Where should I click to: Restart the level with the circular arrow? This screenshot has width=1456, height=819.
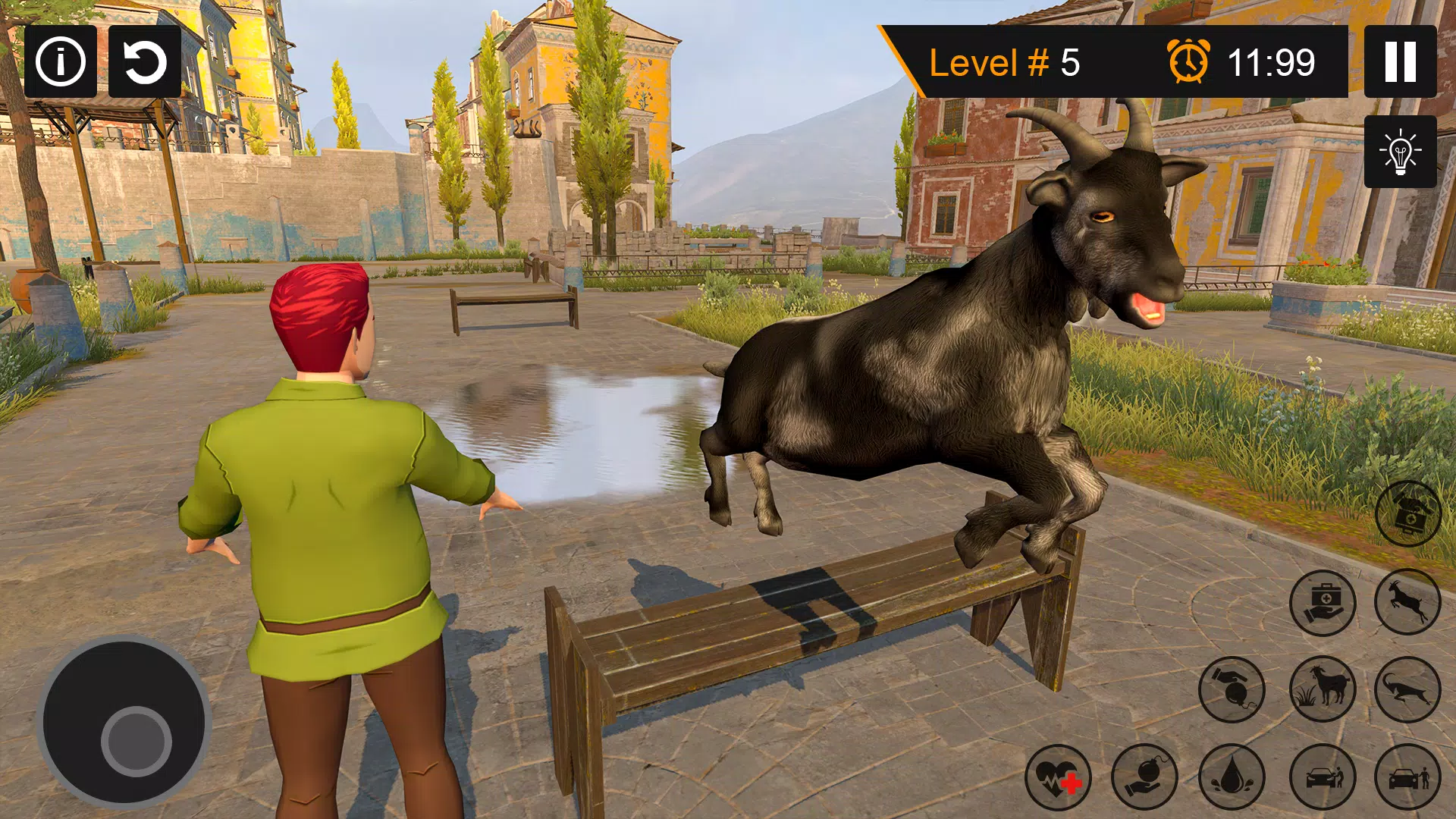[x=145, y=61]
